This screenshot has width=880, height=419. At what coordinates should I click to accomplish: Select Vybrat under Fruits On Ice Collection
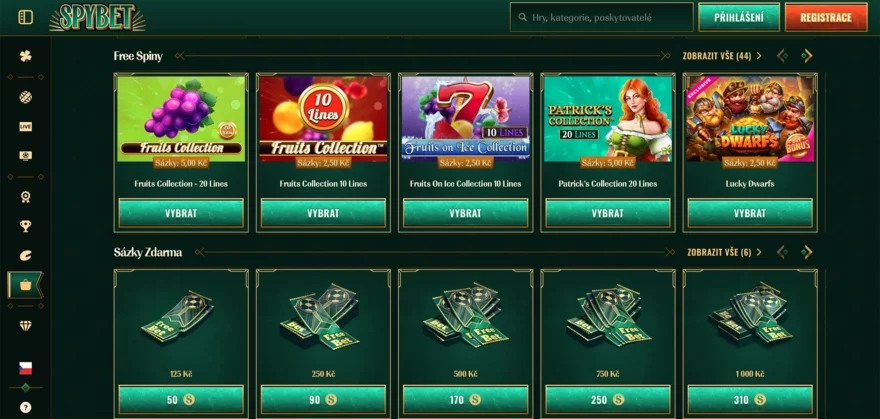click(465, 213)
